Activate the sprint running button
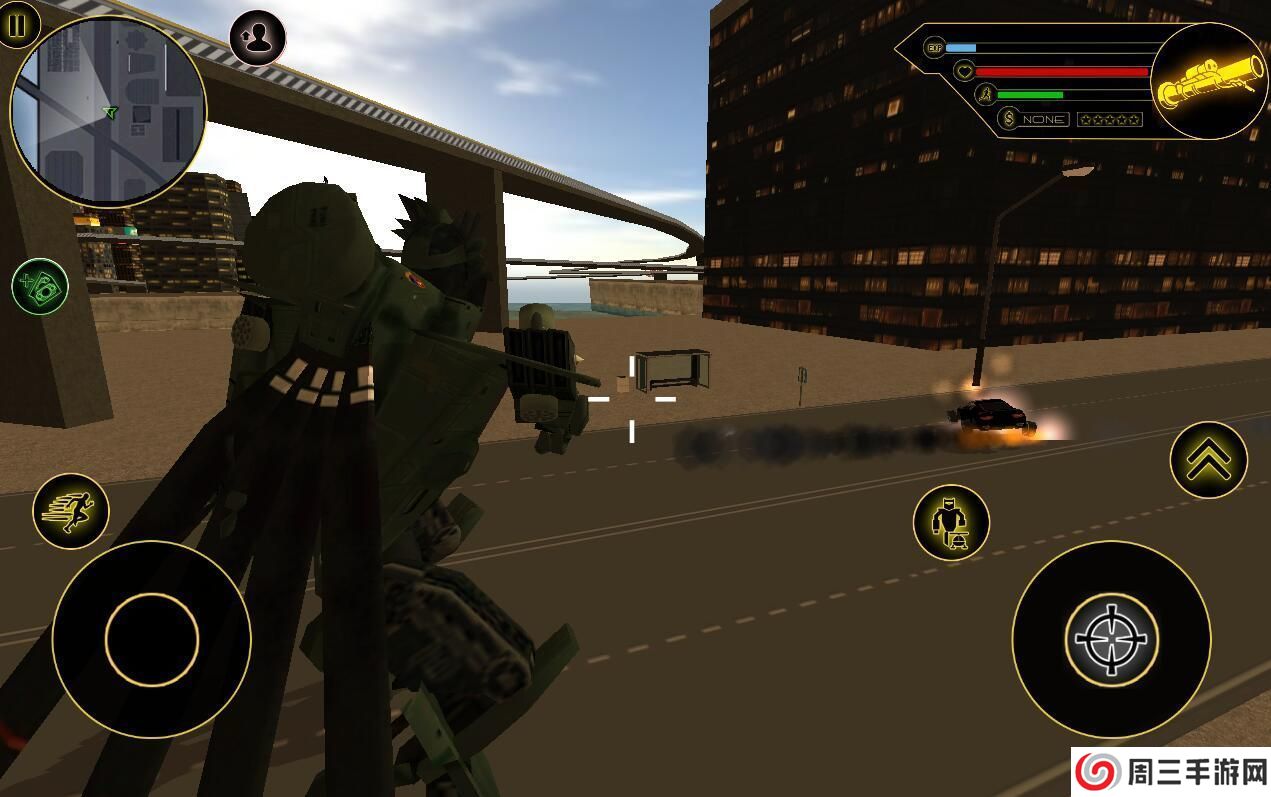This screenshot has width=1271, height=797. click(70, 511)
